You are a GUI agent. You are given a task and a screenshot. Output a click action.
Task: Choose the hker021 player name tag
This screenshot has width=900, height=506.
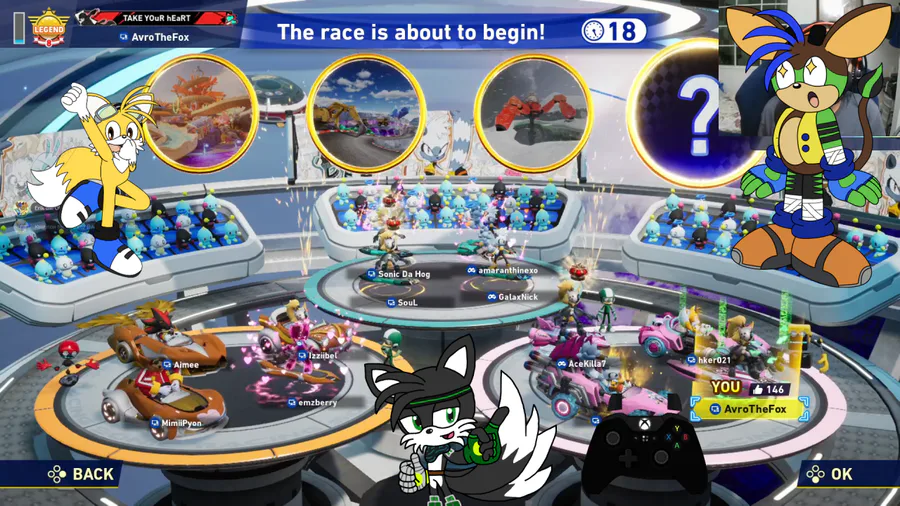pos(709,360)
